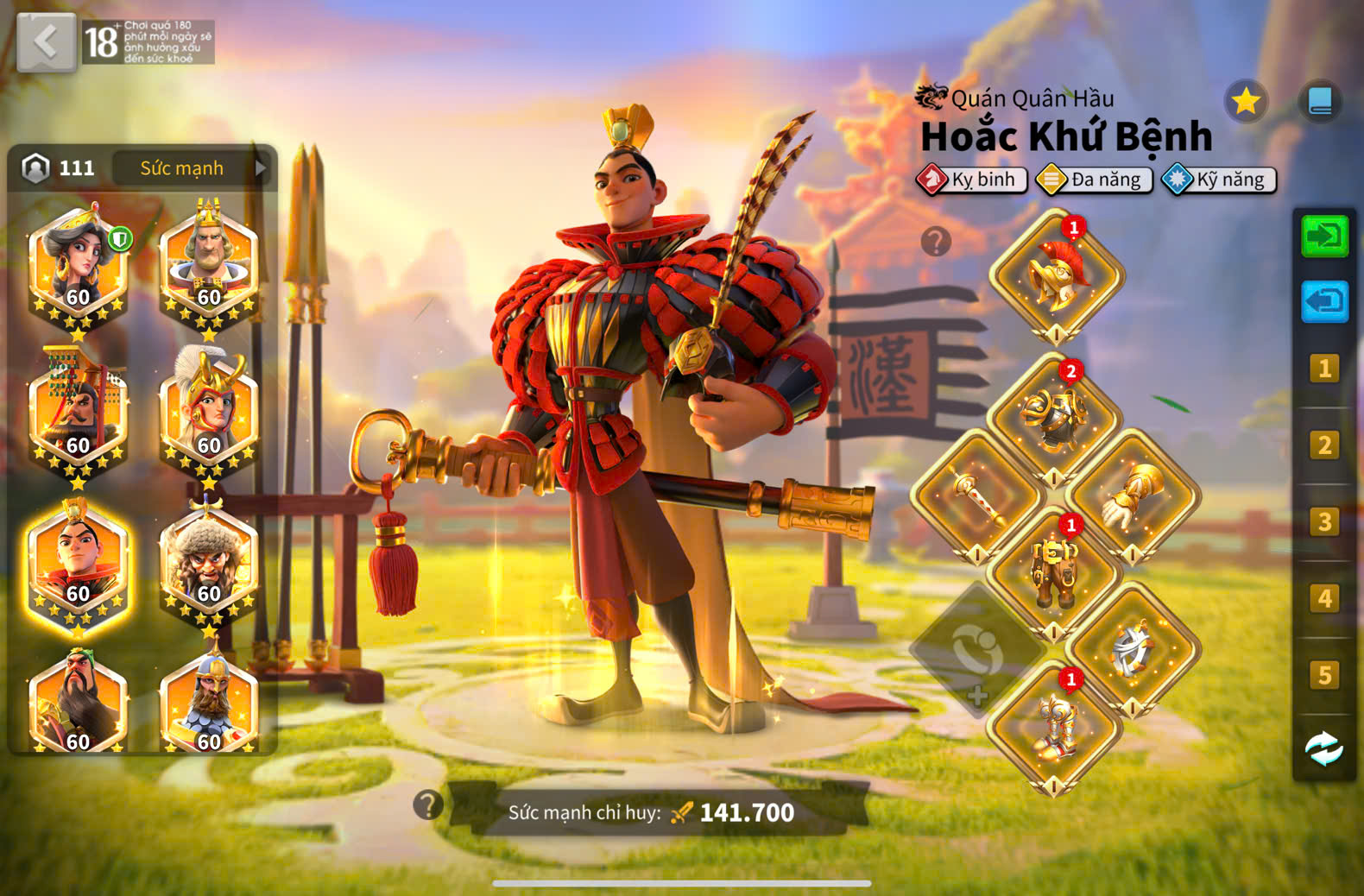Click the red-plumed helmet equipment slot
Viewport: 1364px width, 896px height.
tap(1056, 276)
